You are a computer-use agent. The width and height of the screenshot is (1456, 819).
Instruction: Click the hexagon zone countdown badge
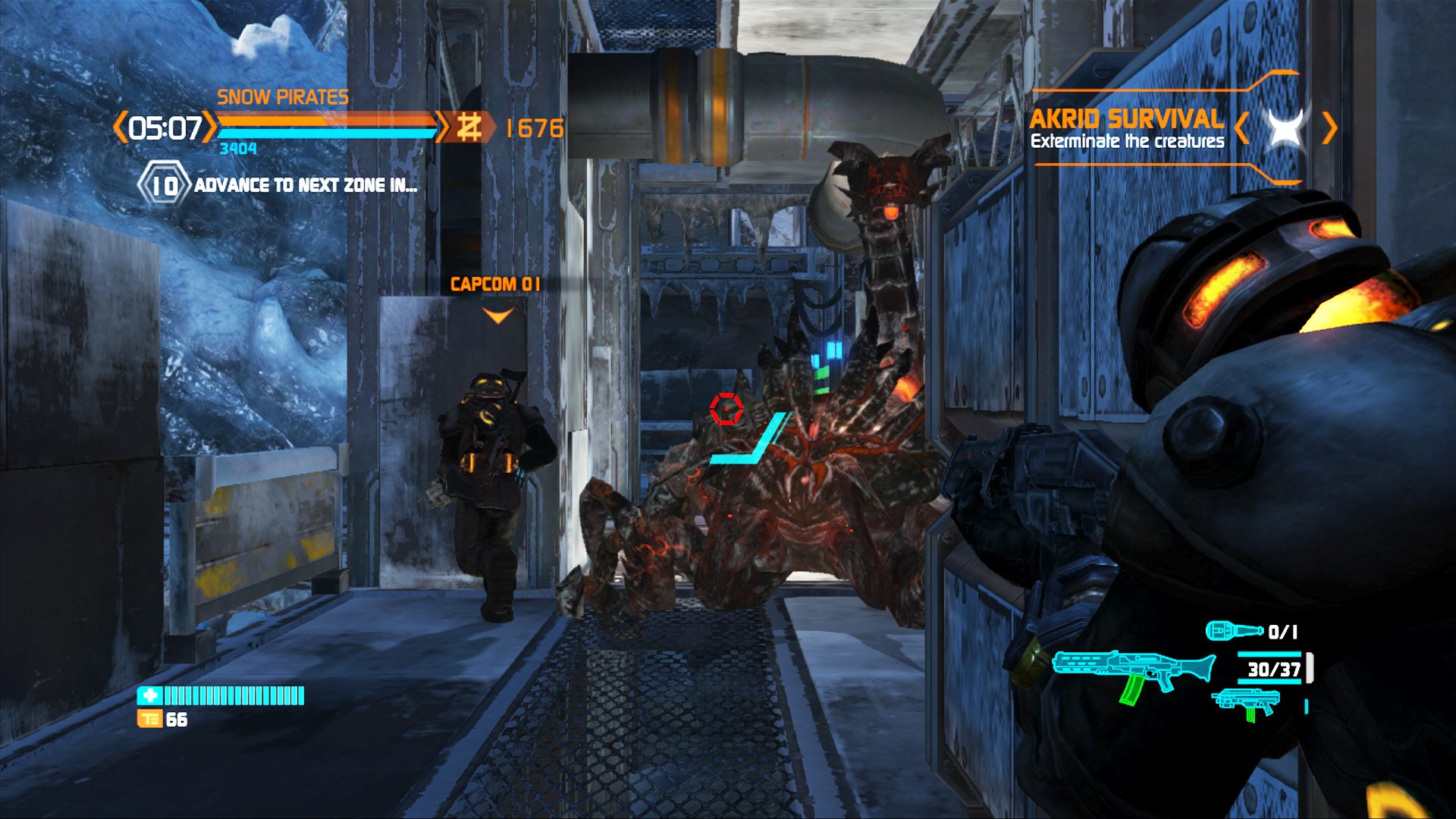point(163,184)
